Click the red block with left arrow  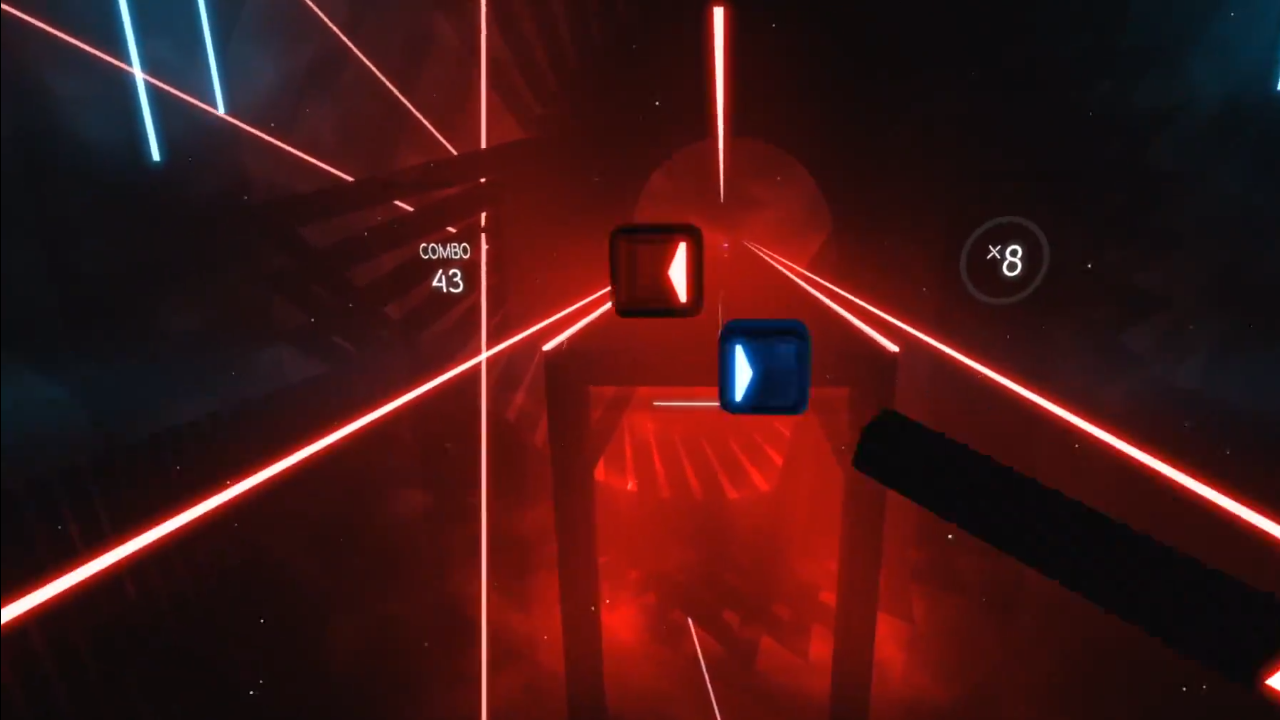[655, 270]
